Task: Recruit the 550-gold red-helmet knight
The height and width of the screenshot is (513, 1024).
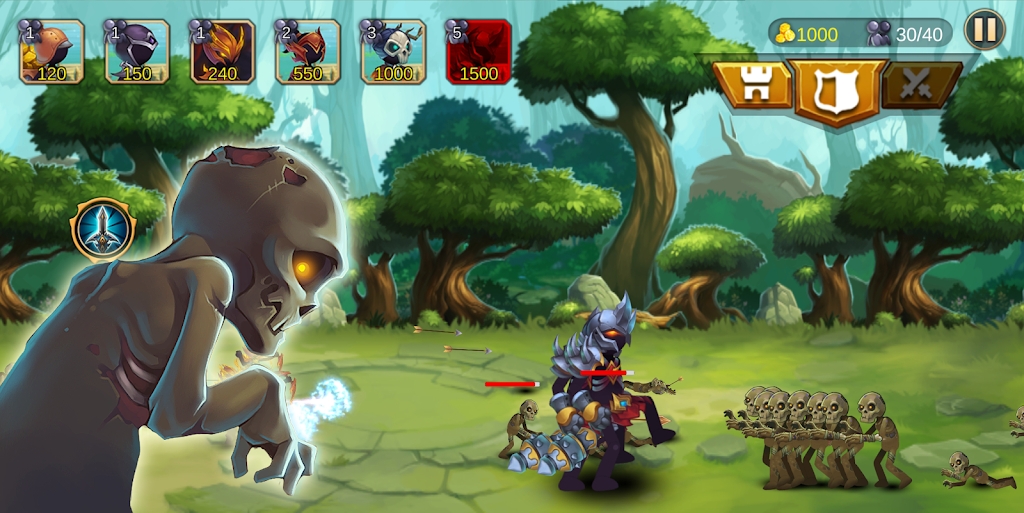Action: click(x=308, y=52)
